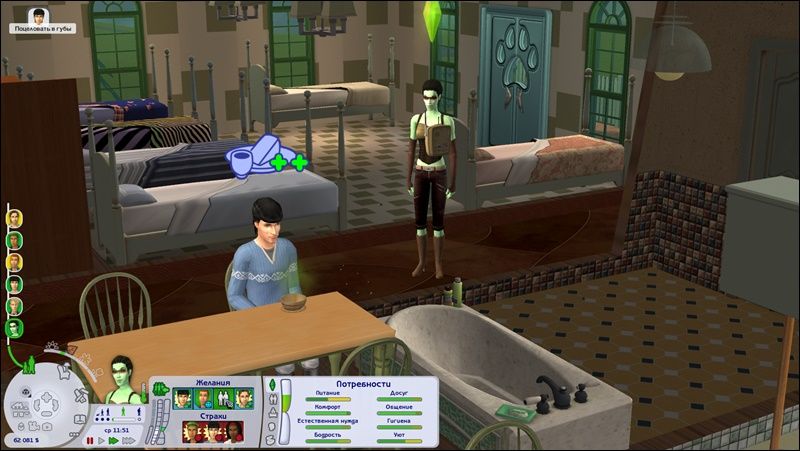The width and height of the screenshot is (800, 451).
Task: Click the first wish slot portrait
Action: (182, 397)
